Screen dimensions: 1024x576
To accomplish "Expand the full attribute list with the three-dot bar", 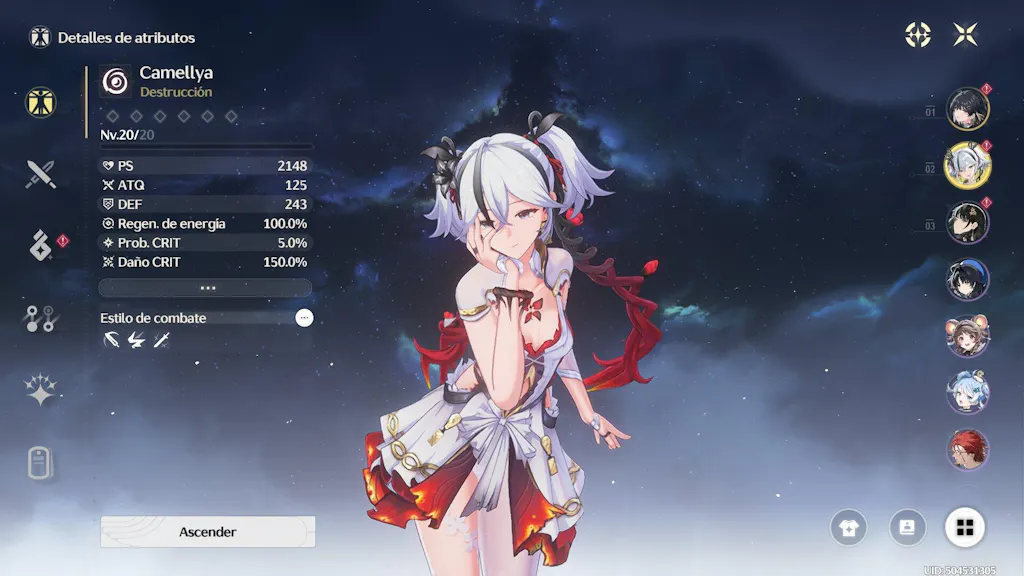I will (x=205, y=287).
